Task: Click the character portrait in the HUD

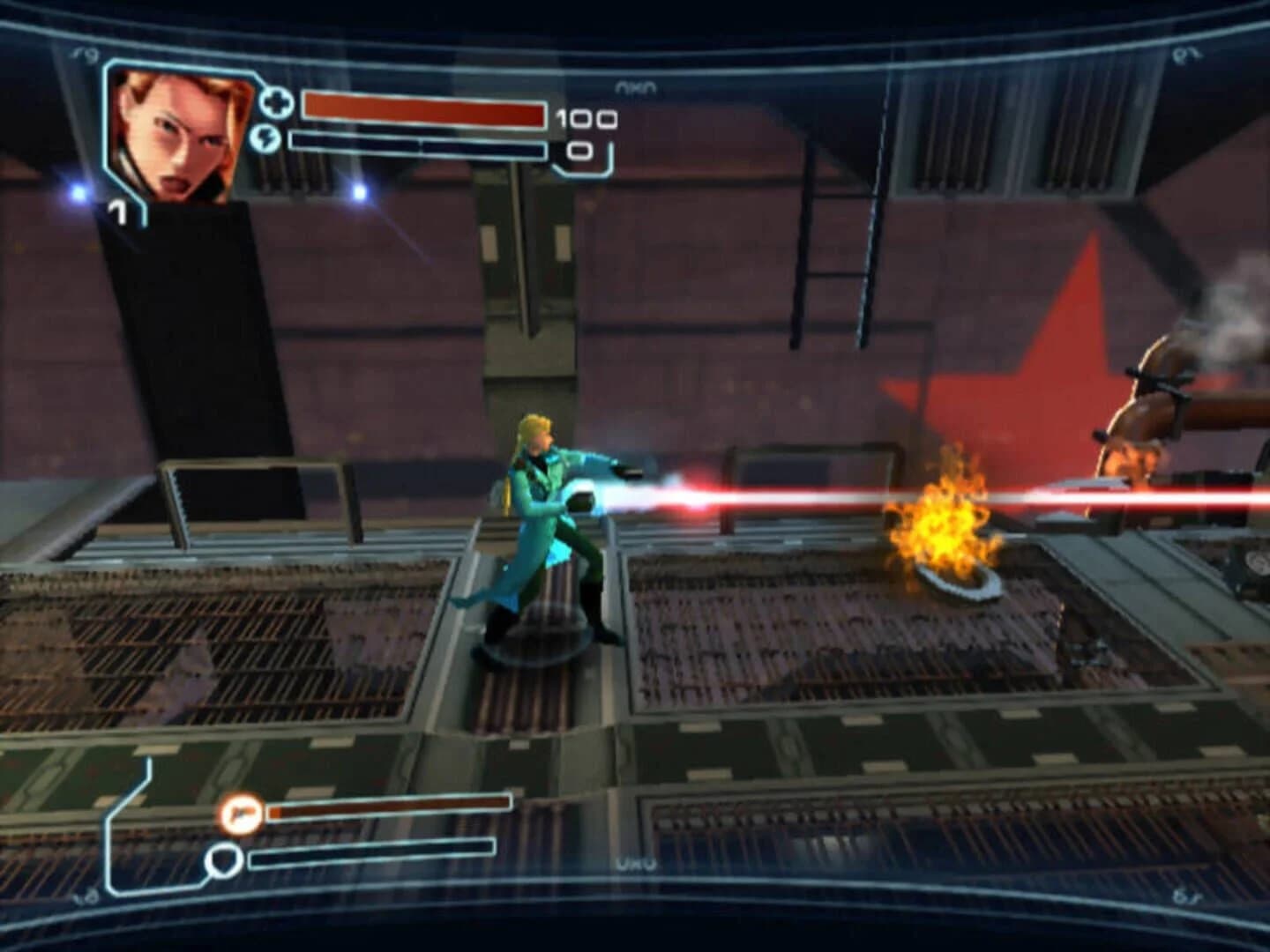Action: tap(183, 132)
